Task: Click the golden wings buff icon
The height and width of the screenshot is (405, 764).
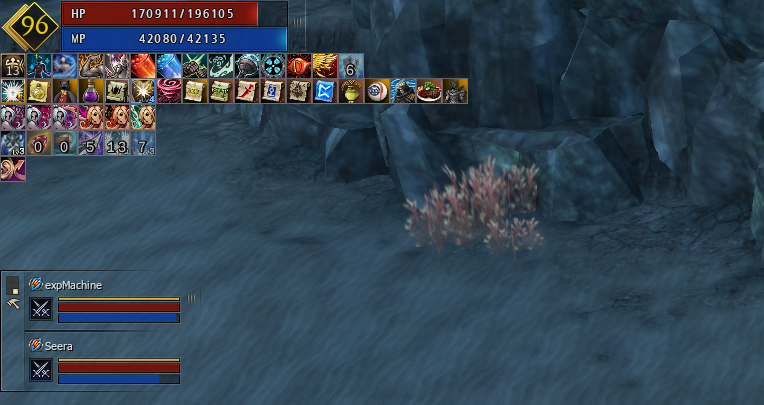Action: [x=324, y=66]
